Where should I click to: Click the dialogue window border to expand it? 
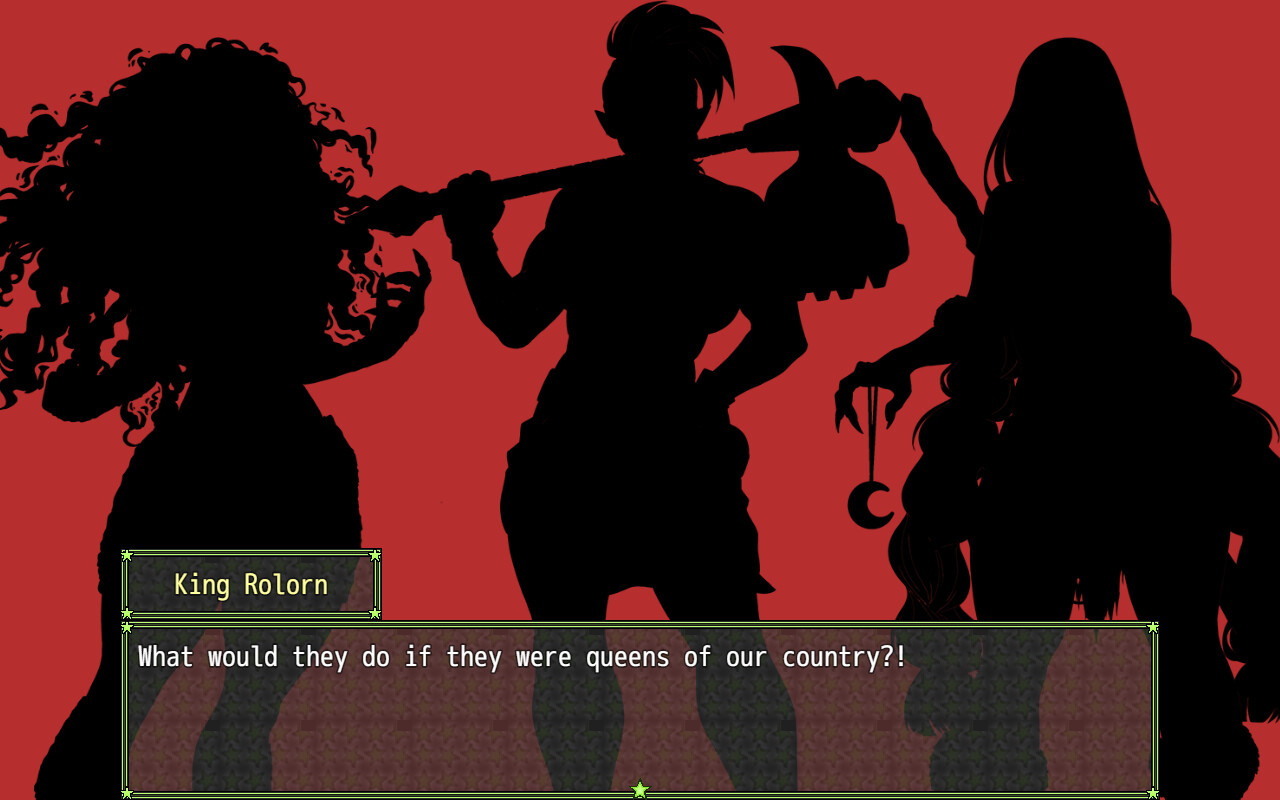coord(640,624)
